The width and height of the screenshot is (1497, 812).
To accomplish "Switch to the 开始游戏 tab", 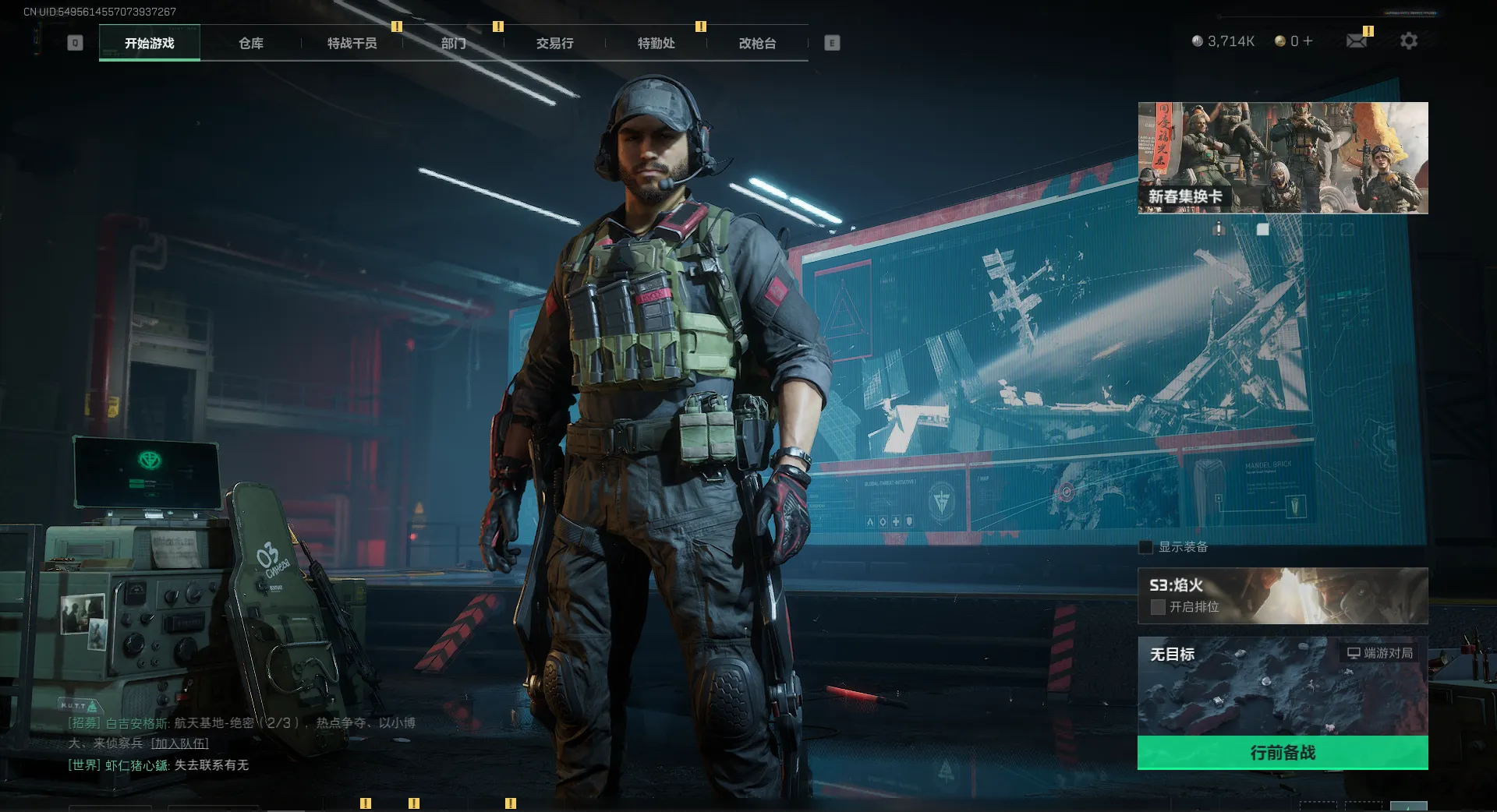I will [x=150, y=43].
